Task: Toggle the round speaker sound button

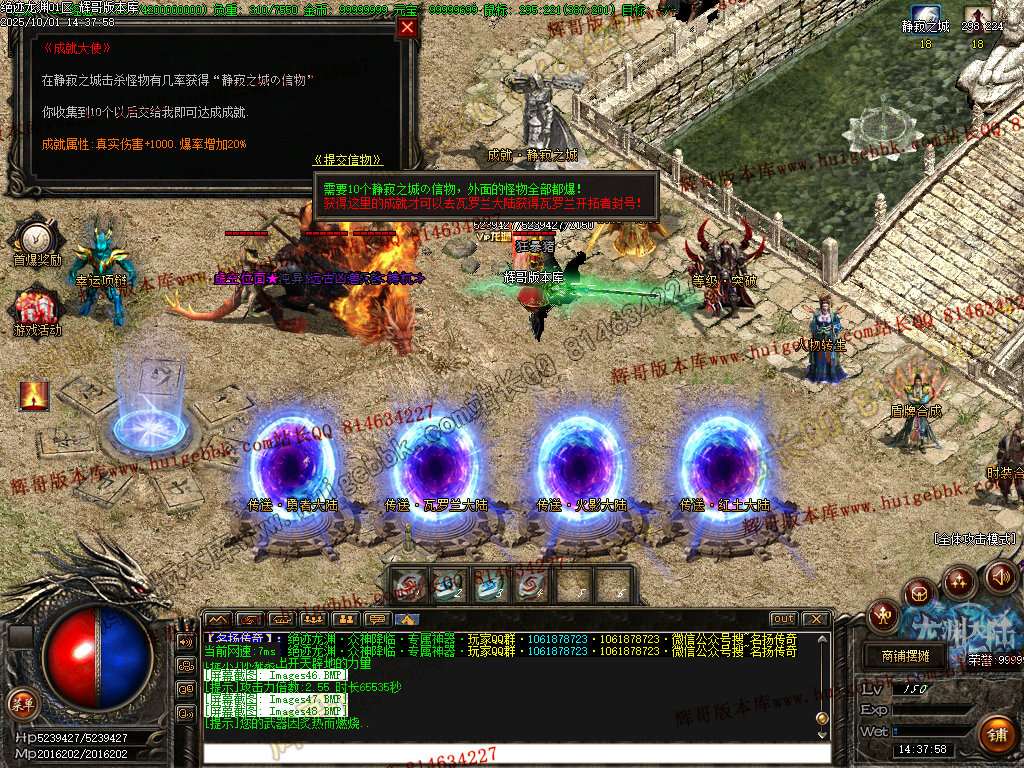Action: click(x=1001, y=576)
